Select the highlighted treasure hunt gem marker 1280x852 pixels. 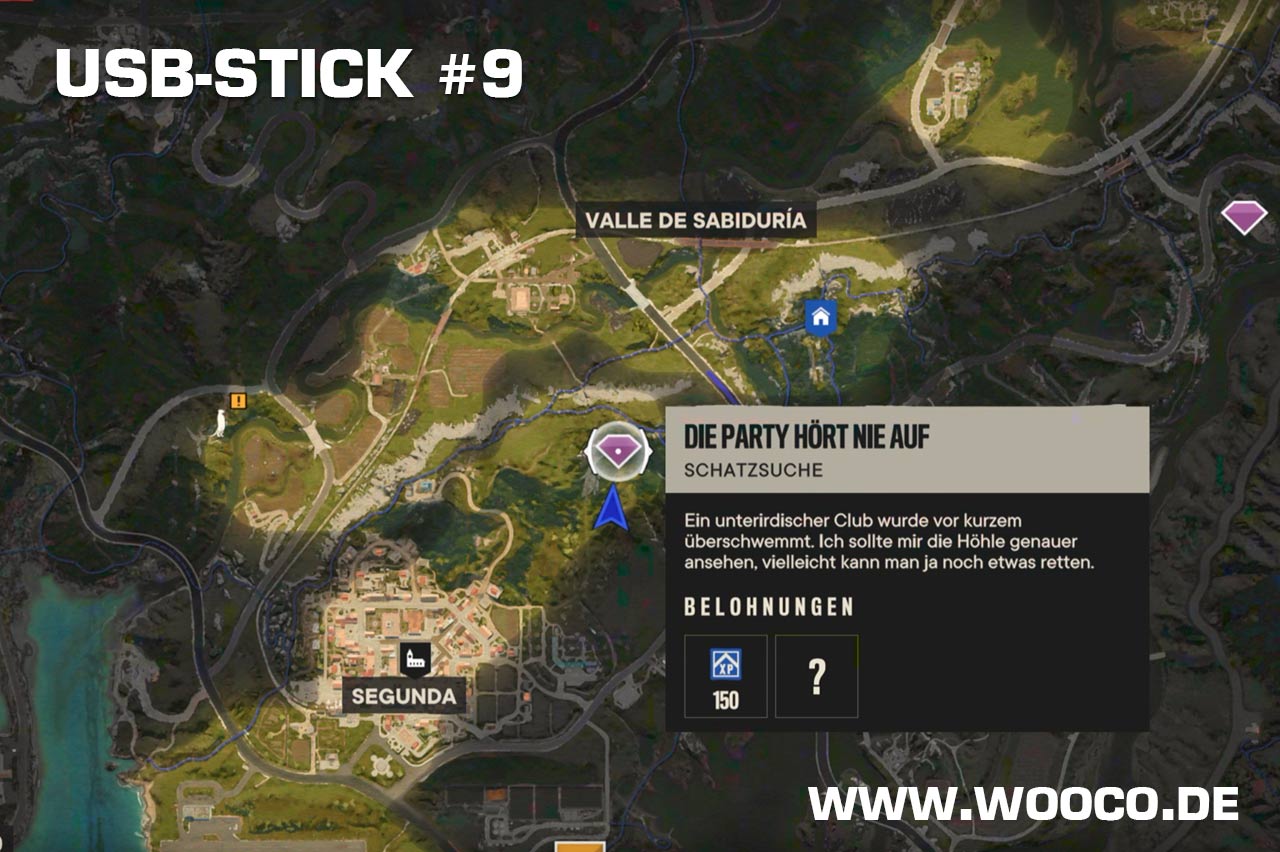tap(619, 453)
